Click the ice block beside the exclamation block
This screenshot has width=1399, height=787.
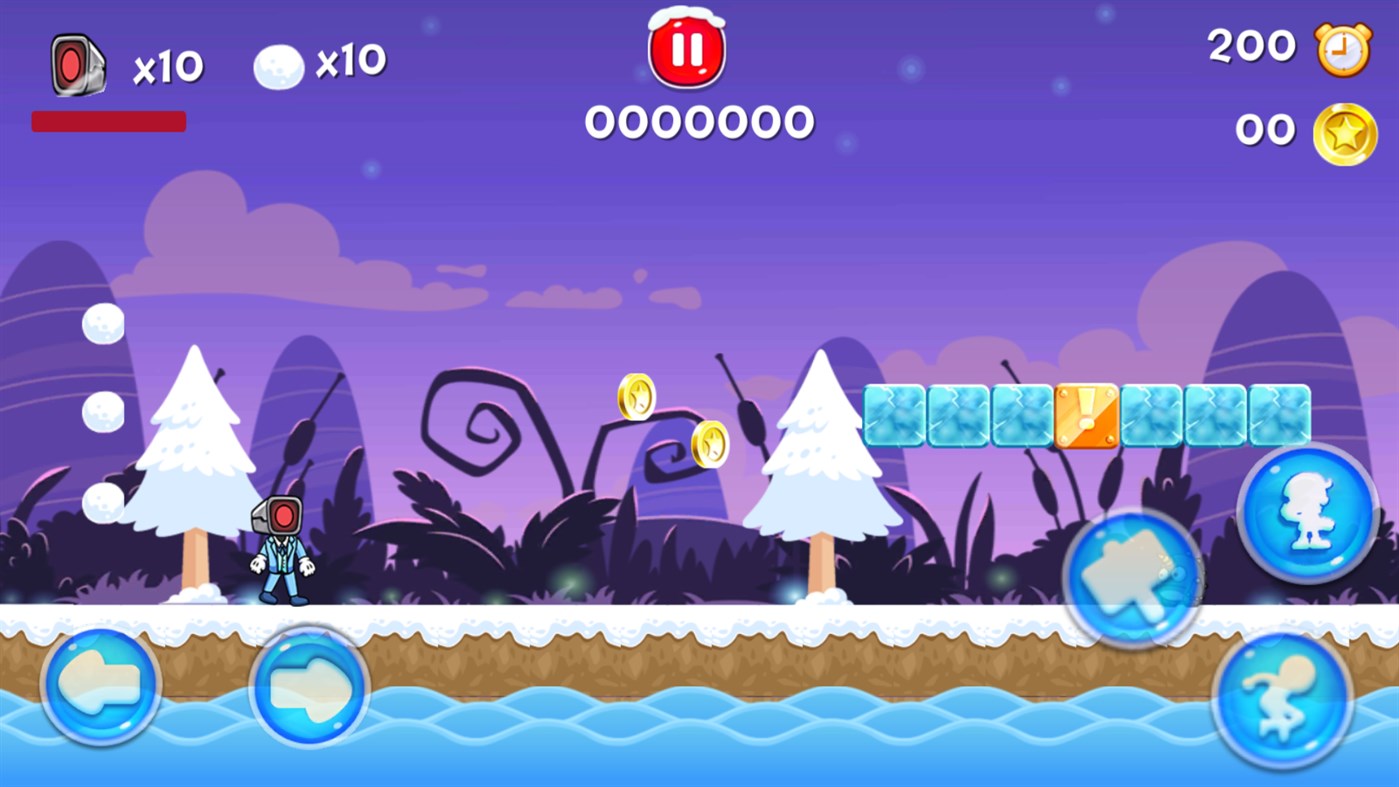1151,414
